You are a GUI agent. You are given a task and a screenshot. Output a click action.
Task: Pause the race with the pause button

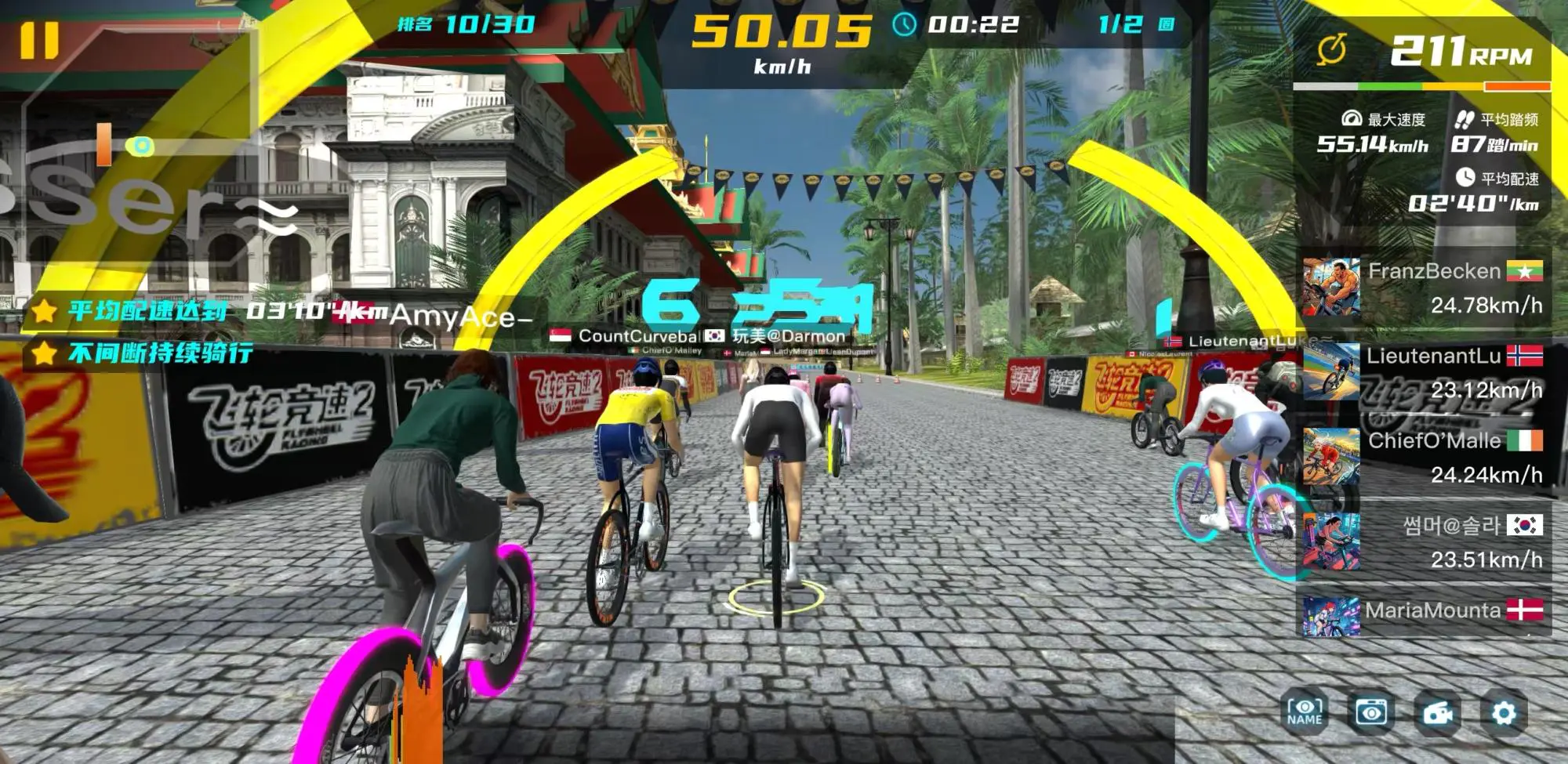(x=39, y=40)
